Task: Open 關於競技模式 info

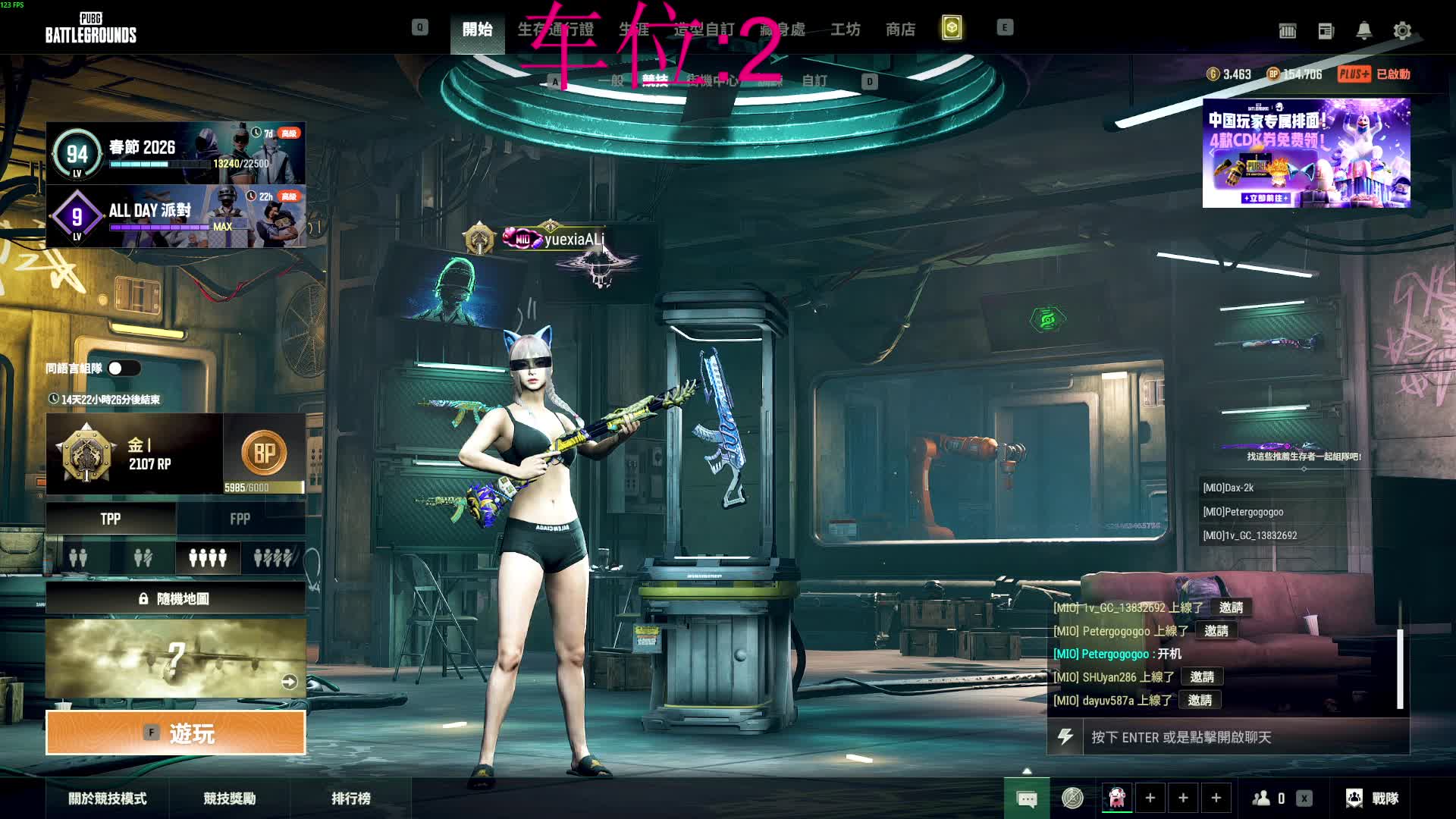Action: coord(108,799)
